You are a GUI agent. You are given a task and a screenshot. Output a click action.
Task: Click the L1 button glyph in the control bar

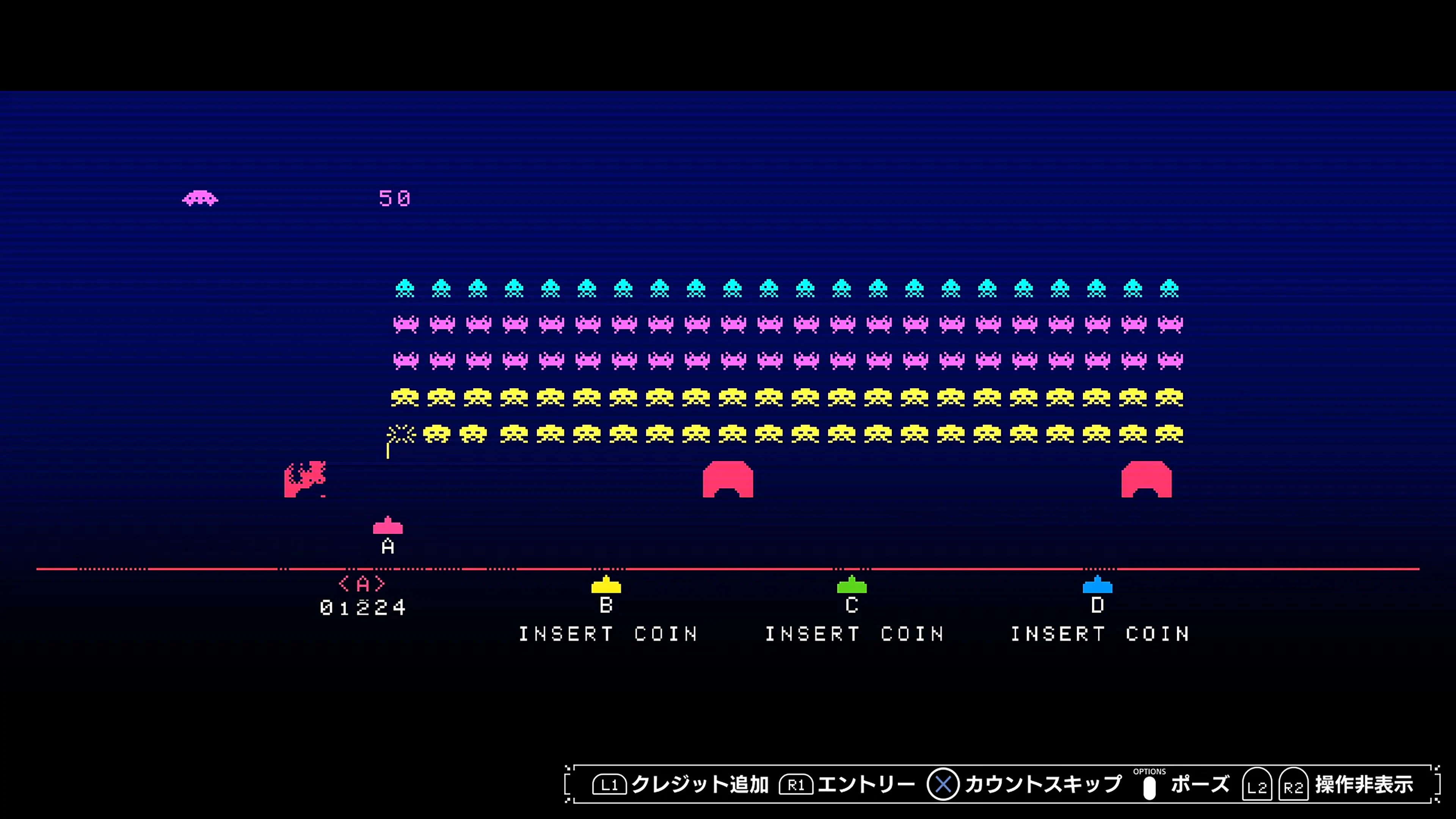(610, 784)
